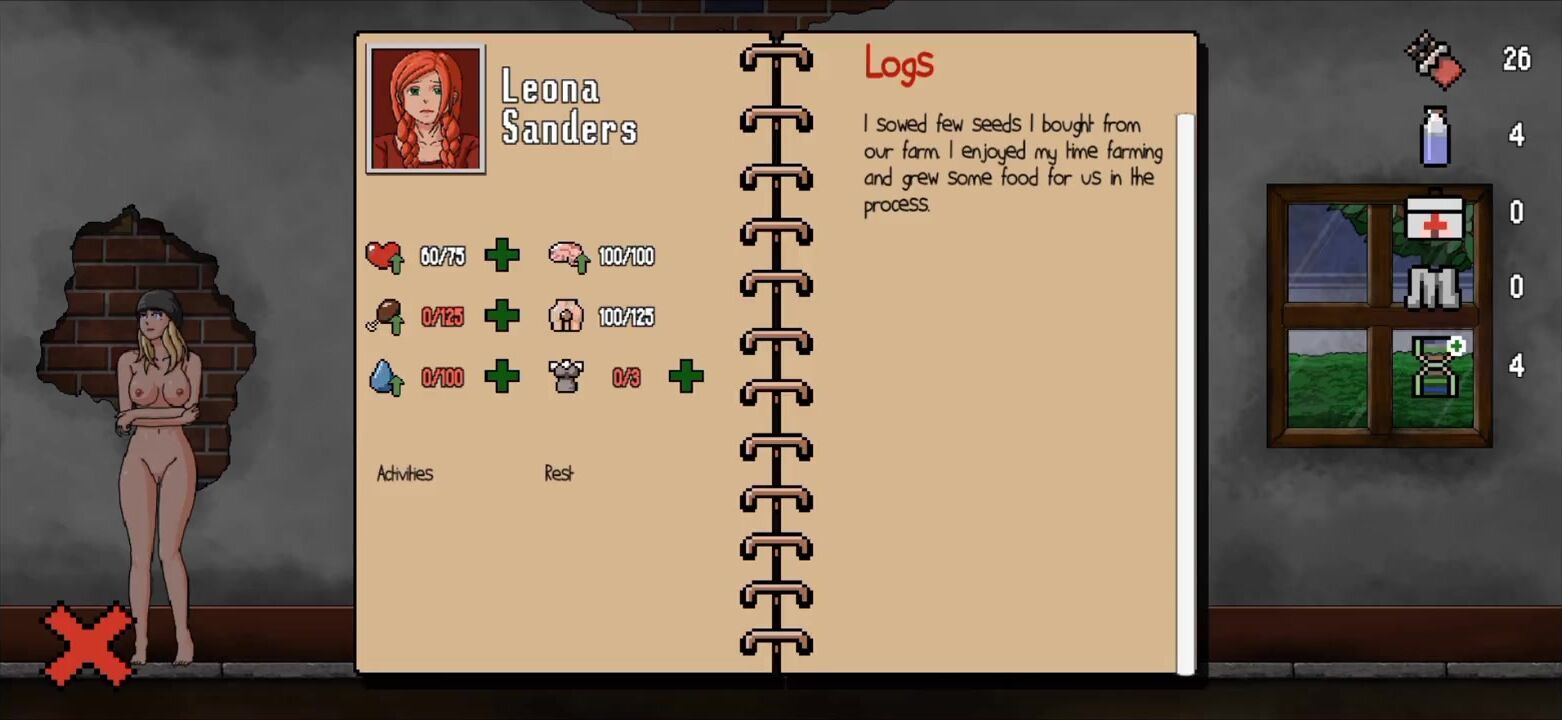The image size is (1562, 720).
Task: Select the first aid kit icon
Action: pos(1435,213)
